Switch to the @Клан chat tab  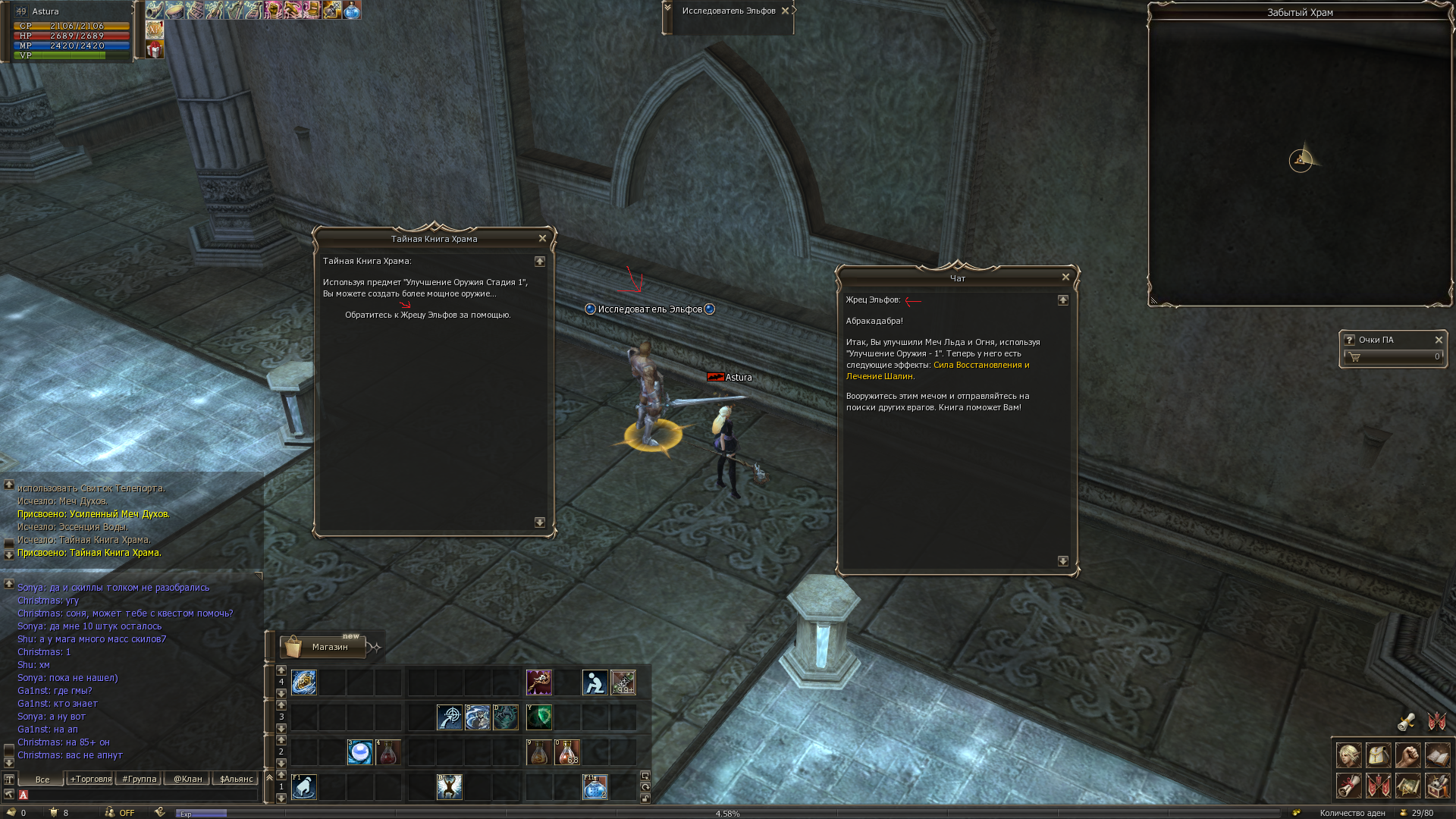point(187,779)
